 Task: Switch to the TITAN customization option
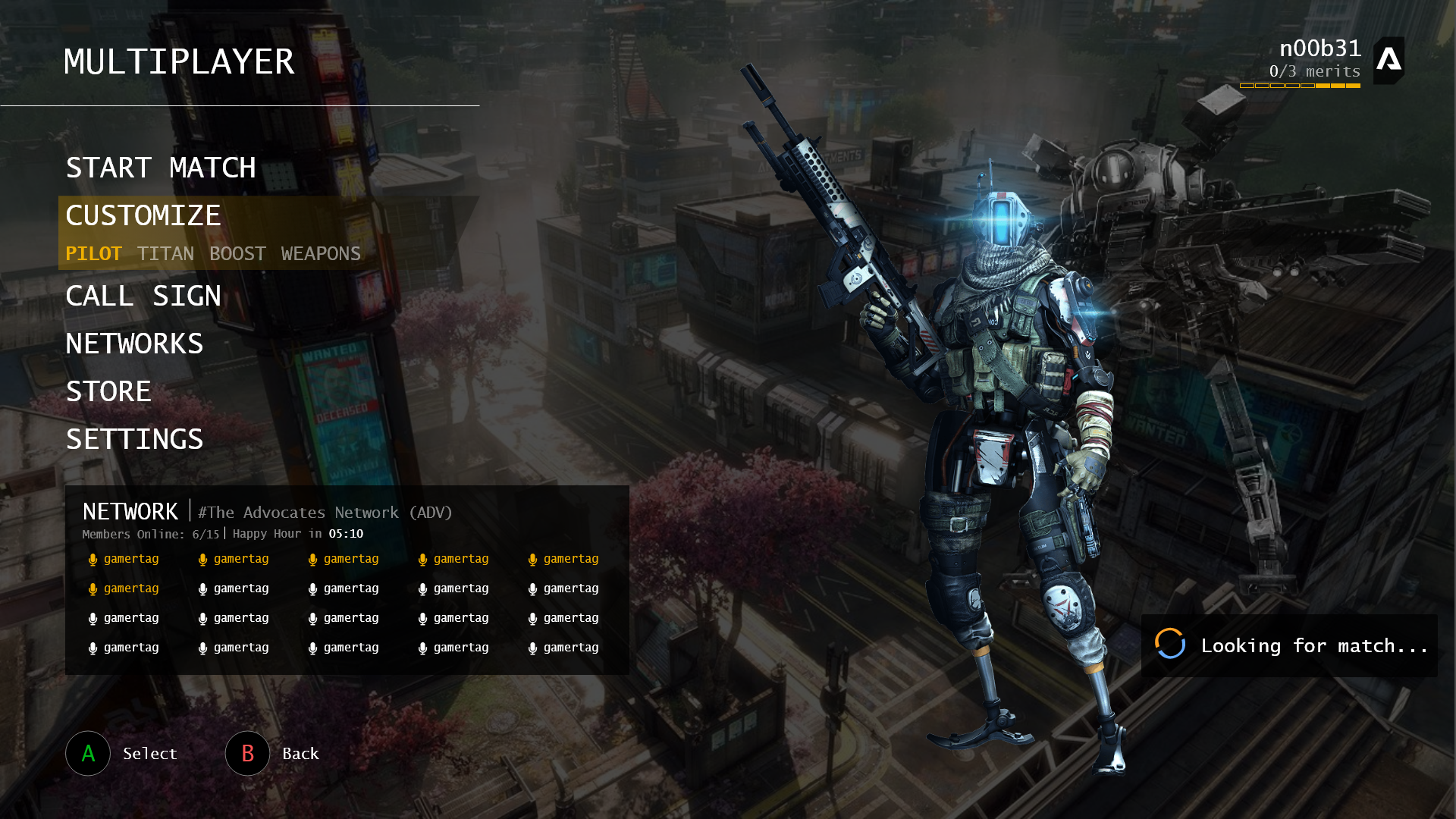coord(165,254)
